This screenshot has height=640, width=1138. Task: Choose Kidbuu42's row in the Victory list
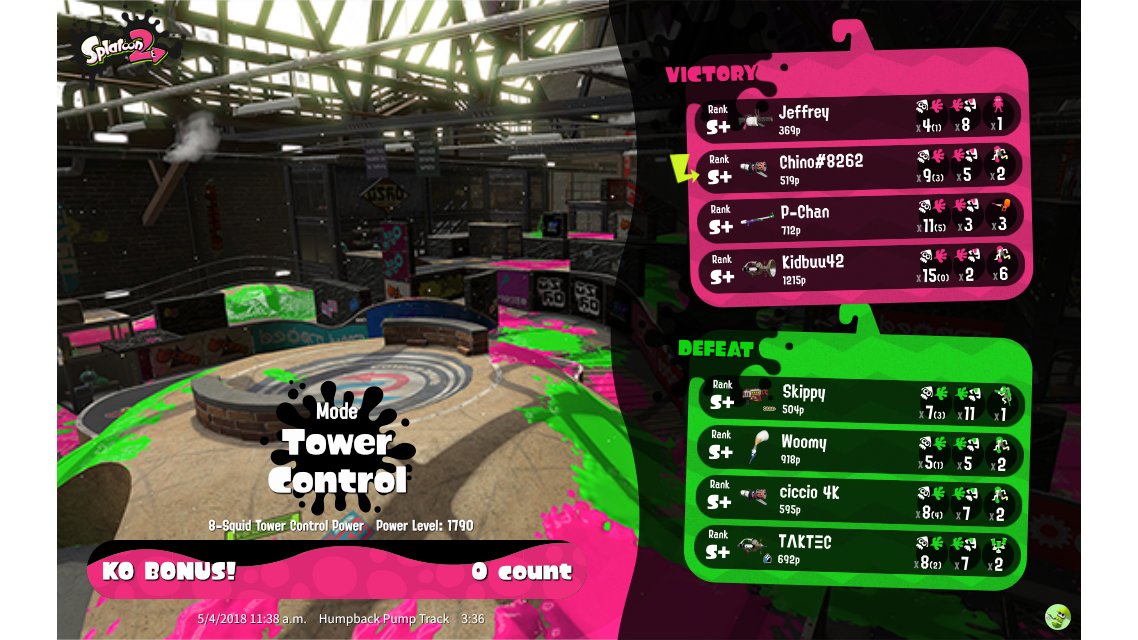point(860,268)
